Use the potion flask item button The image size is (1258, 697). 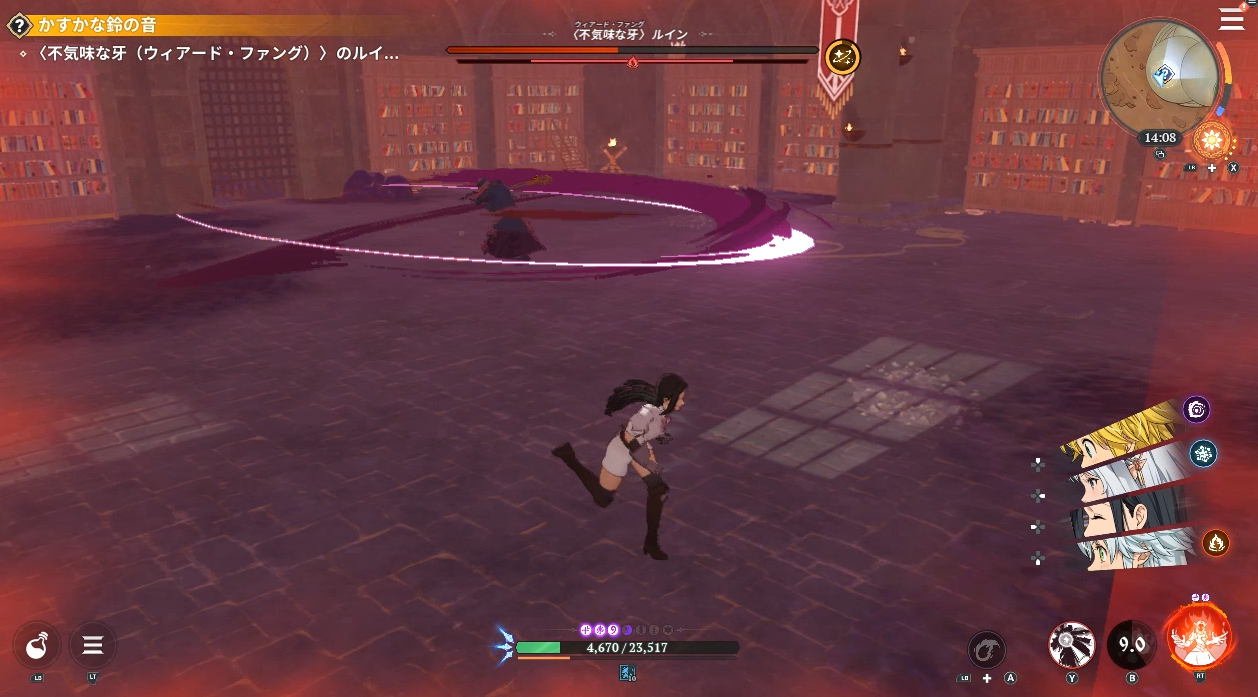[x=38, y=645]
